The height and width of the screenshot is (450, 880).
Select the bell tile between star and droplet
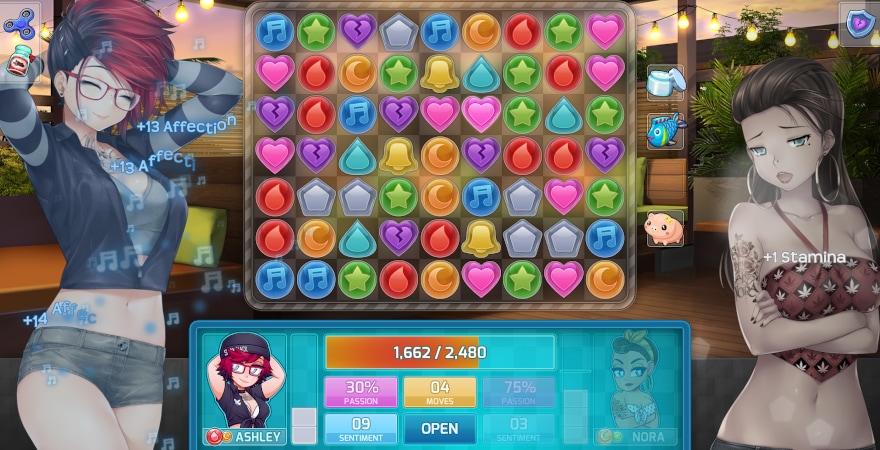439,73
